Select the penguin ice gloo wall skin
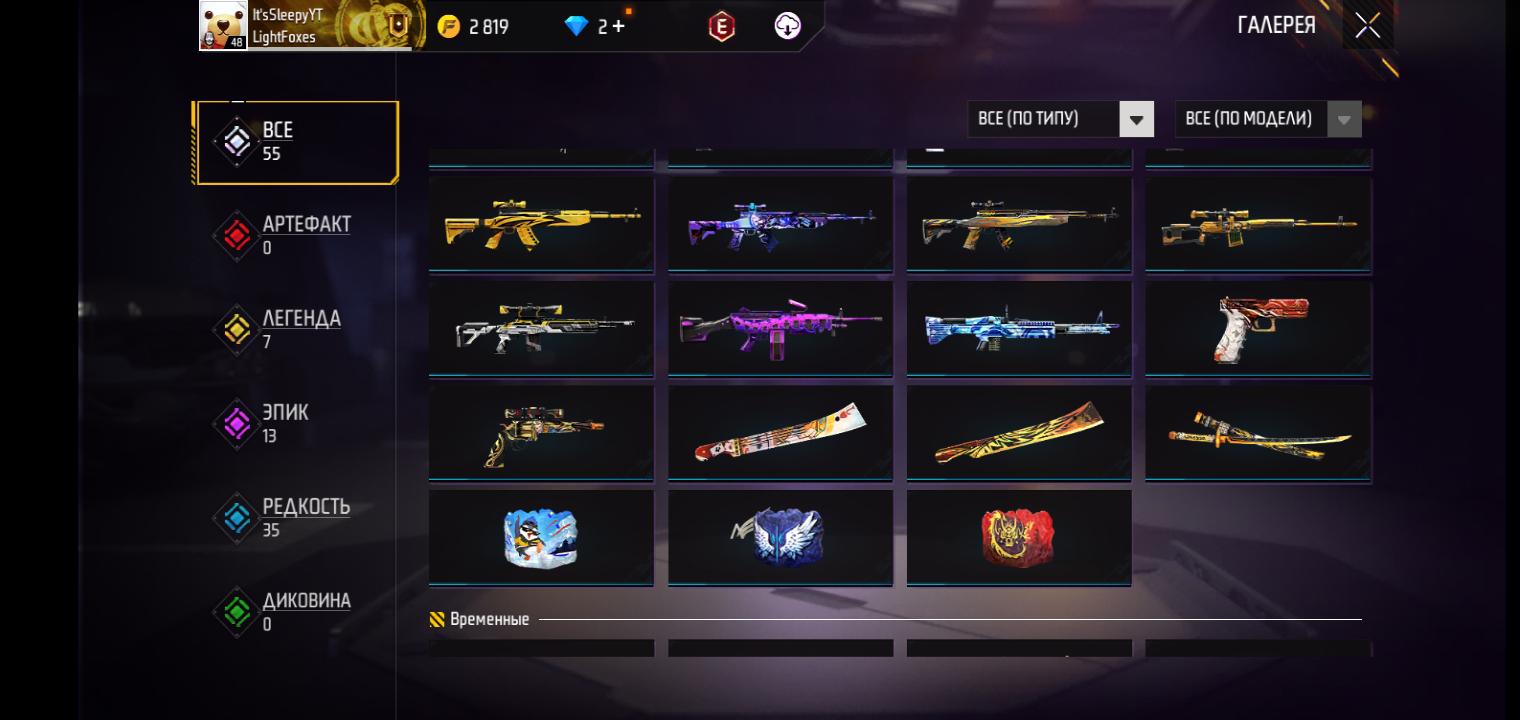 pos(541,537)
